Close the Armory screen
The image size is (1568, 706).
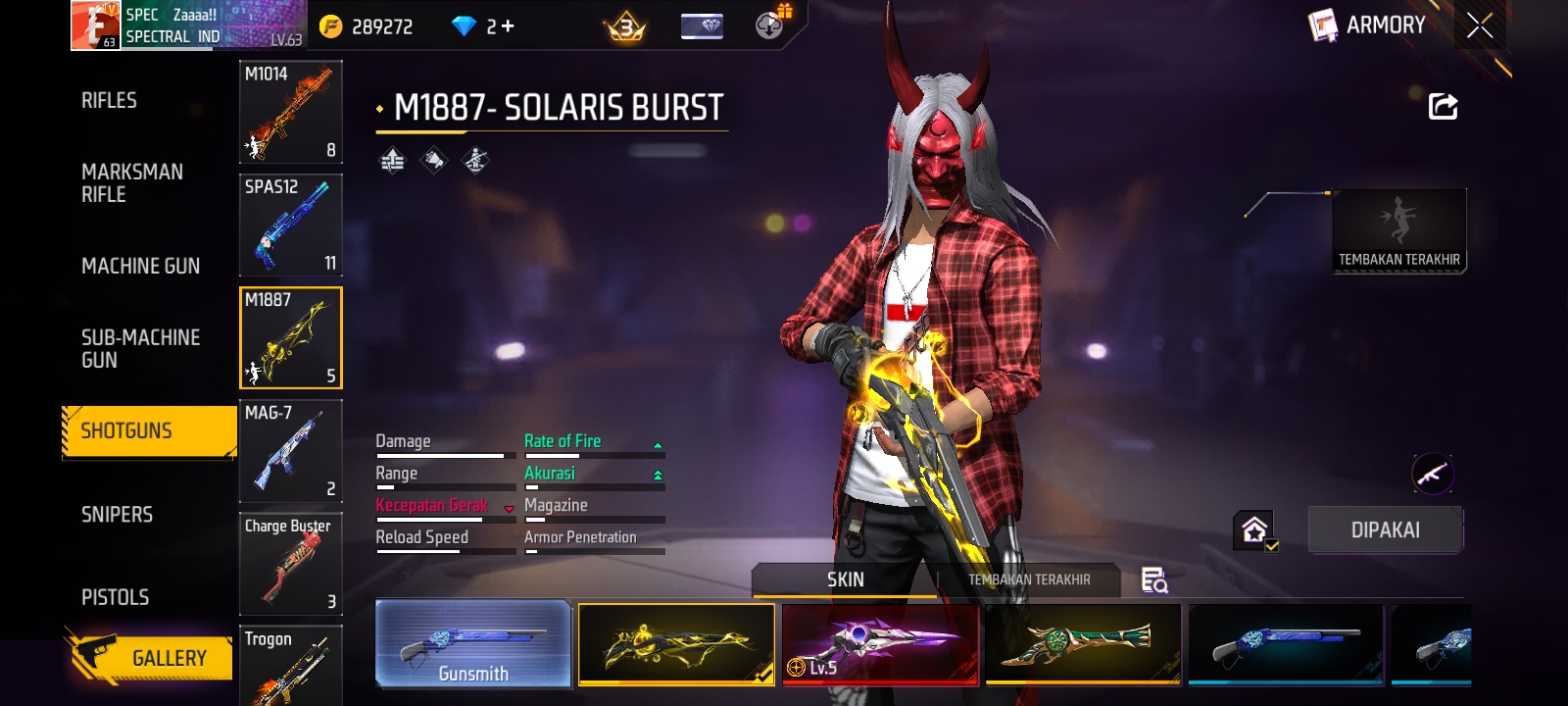pyautogui.click(x=1480, y=25)
